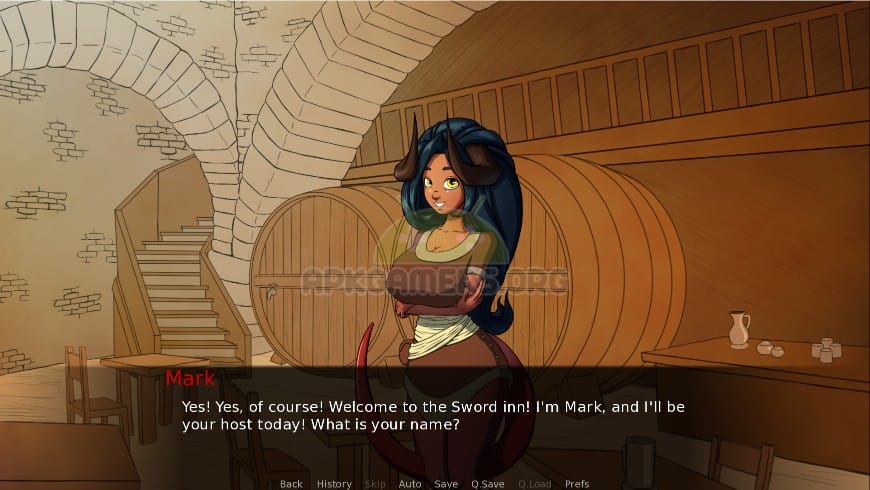Quick save with Q.Save
The height and width of the screenshot is (490, 870).
[x=487, y=484]
